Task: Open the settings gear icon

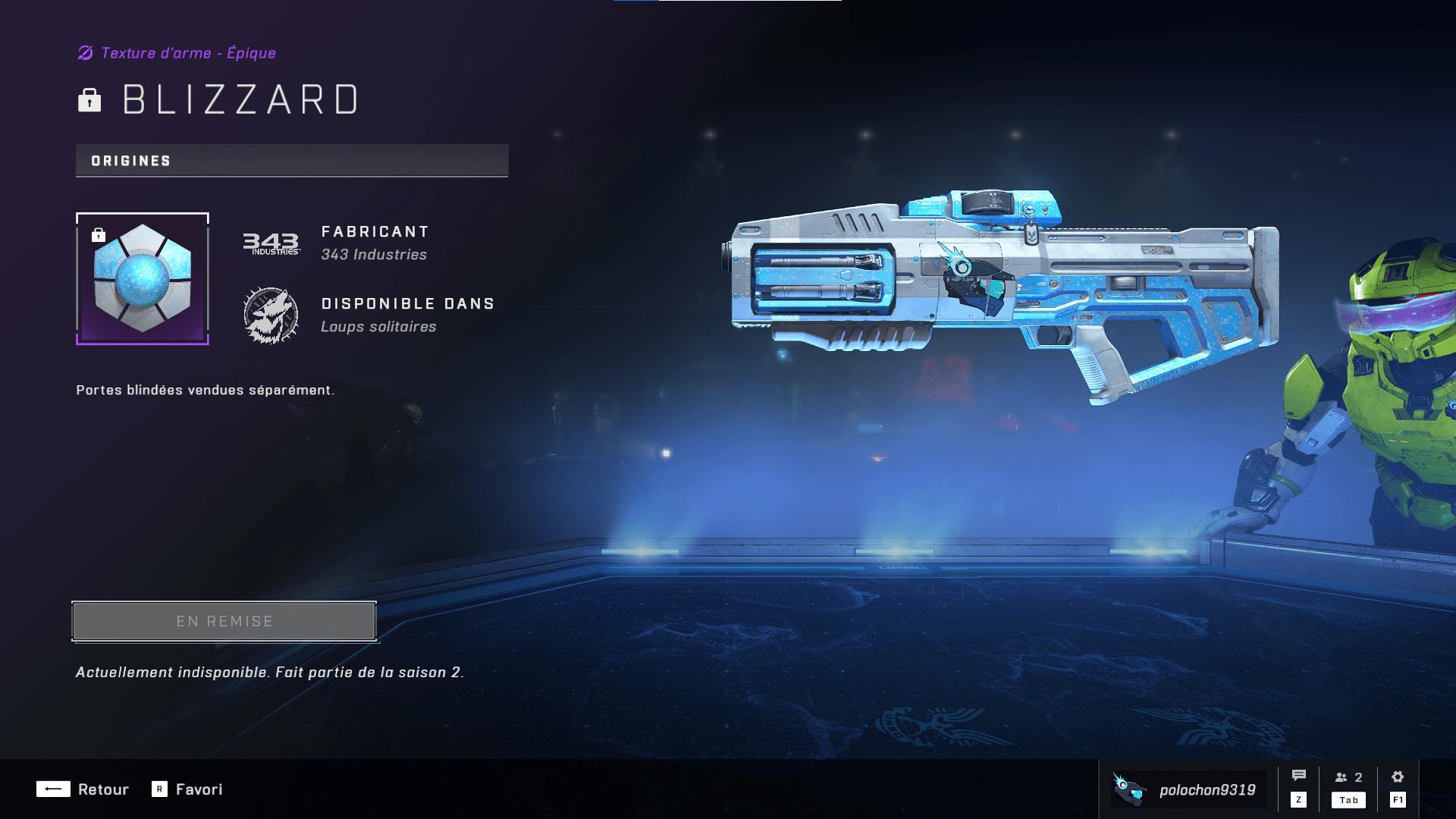Action: tap(1398, 777)
